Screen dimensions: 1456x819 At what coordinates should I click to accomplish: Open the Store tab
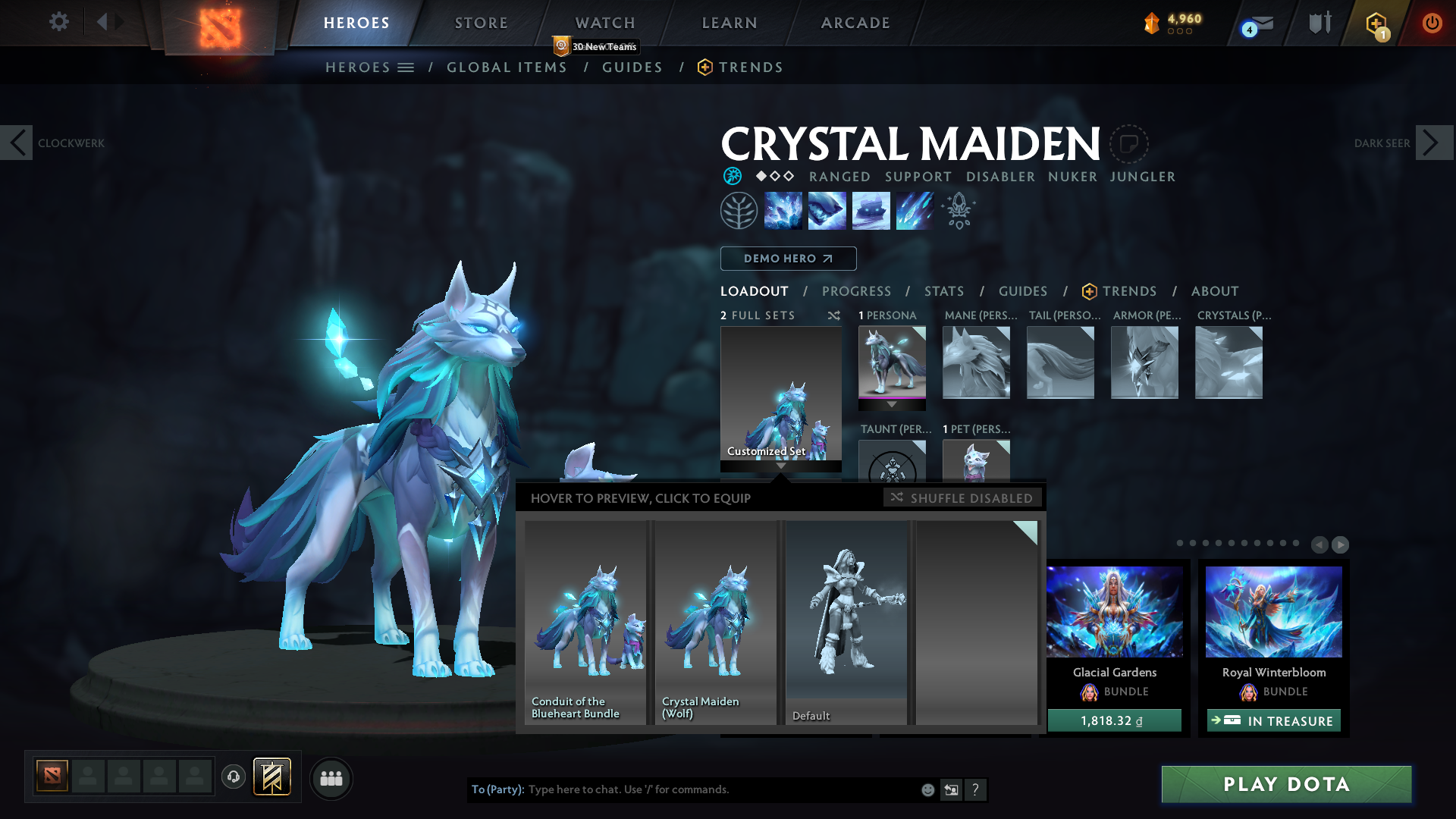pos(481,23)
